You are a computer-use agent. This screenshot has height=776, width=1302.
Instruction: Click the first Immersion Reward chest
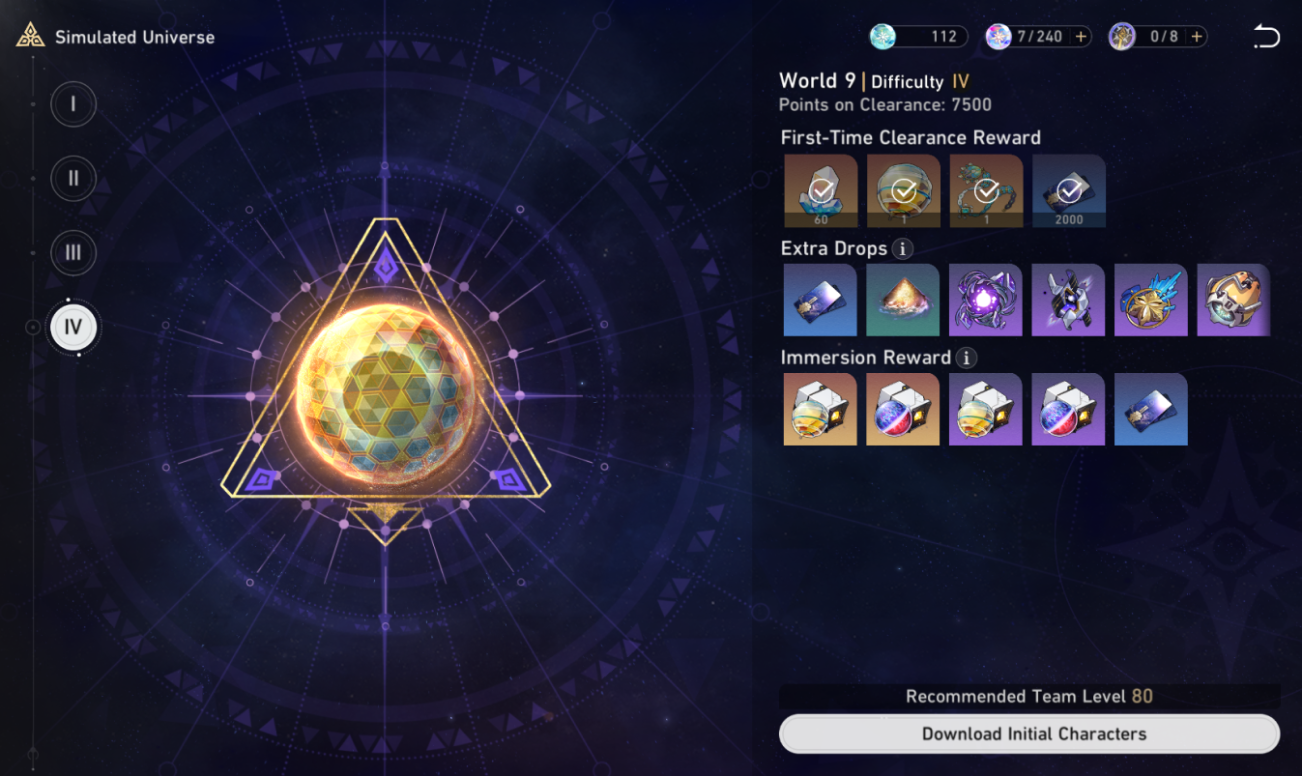(x=820, y=409)
